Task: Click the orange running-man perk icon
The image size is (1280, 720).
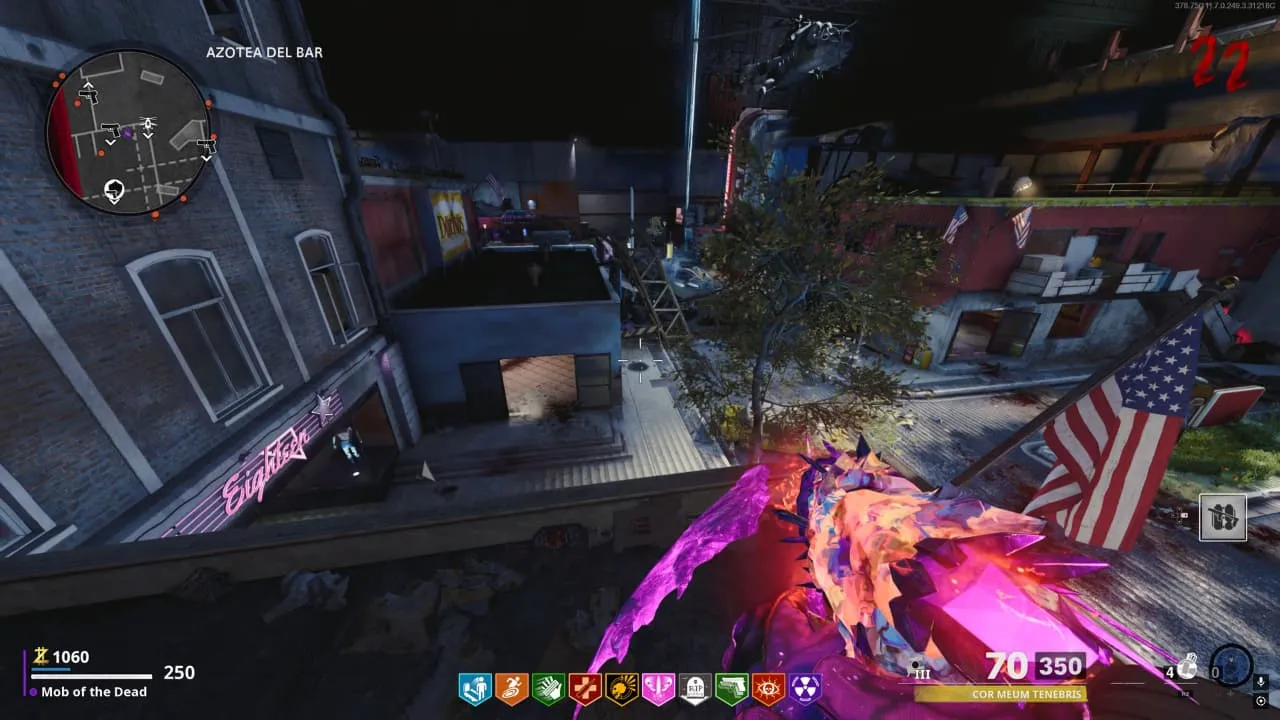Action: point(511,688)
